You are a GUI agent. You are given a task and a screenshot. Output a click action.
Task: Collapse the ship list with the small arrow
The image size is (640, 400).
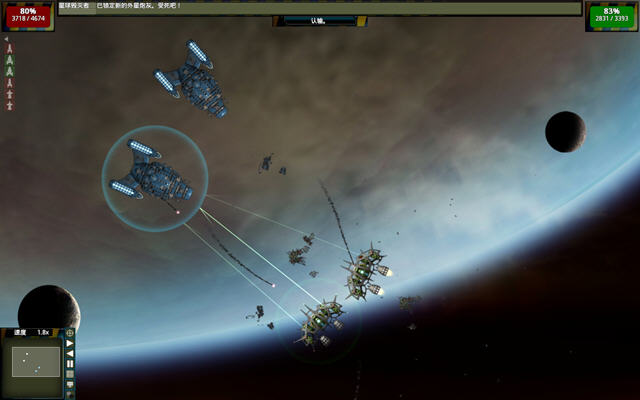coord(7,40)
